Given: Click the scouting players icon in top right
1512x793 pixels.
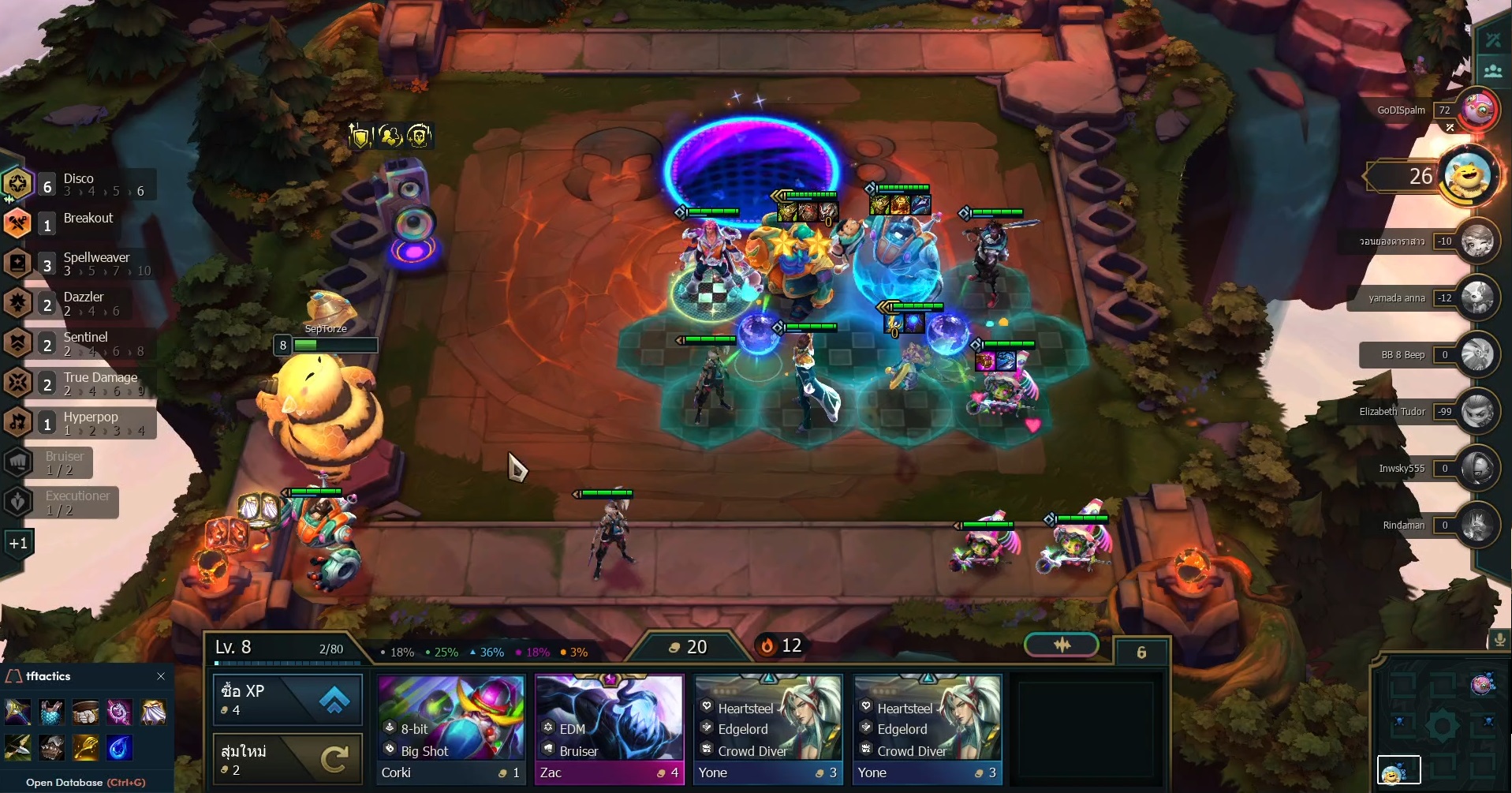Looking at the screenshot, I should 1495,70.
